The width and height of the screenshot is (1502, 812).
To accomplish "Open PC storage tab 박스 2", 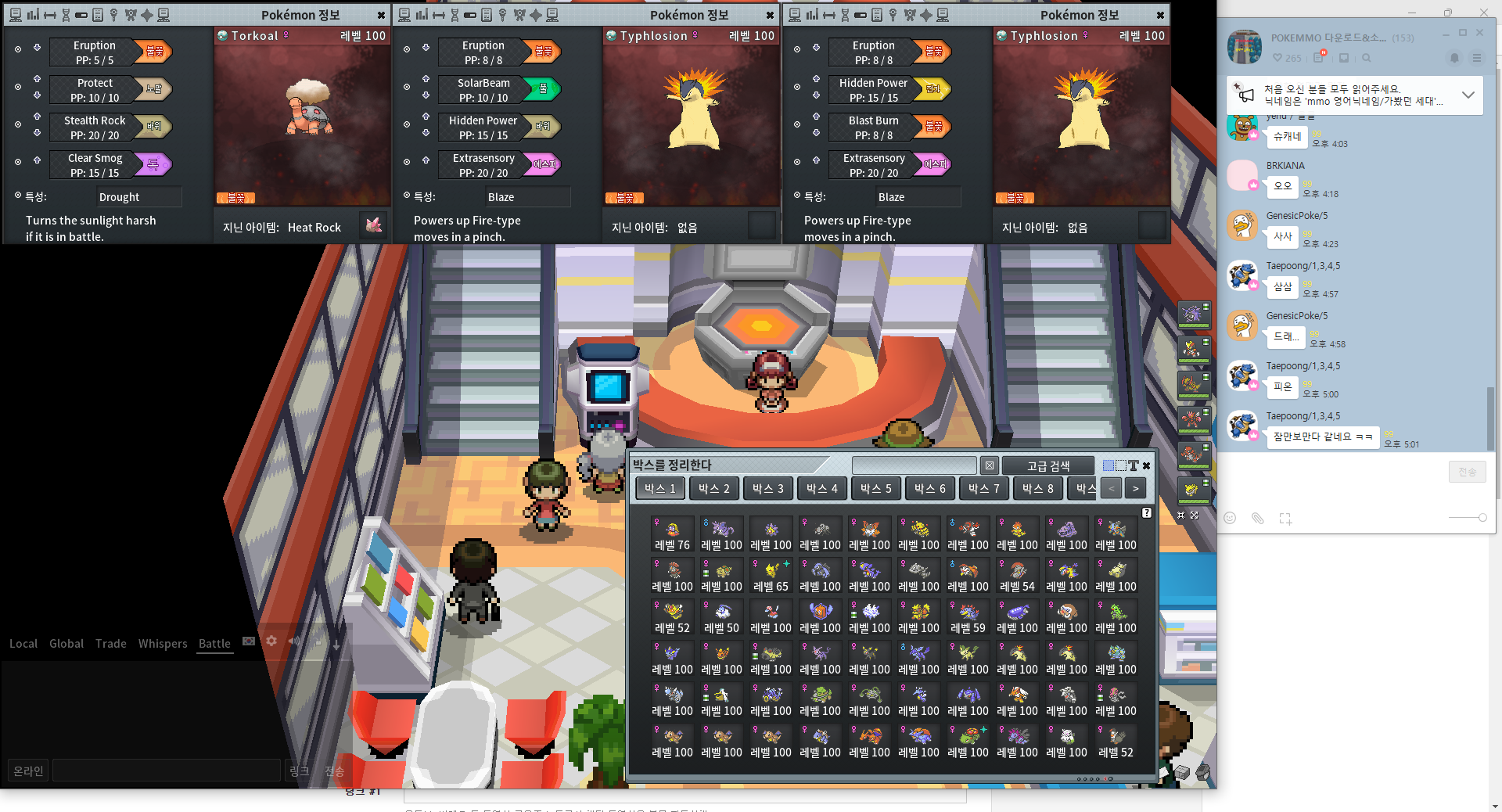I will pyautogui.click(x=713, y=488).
